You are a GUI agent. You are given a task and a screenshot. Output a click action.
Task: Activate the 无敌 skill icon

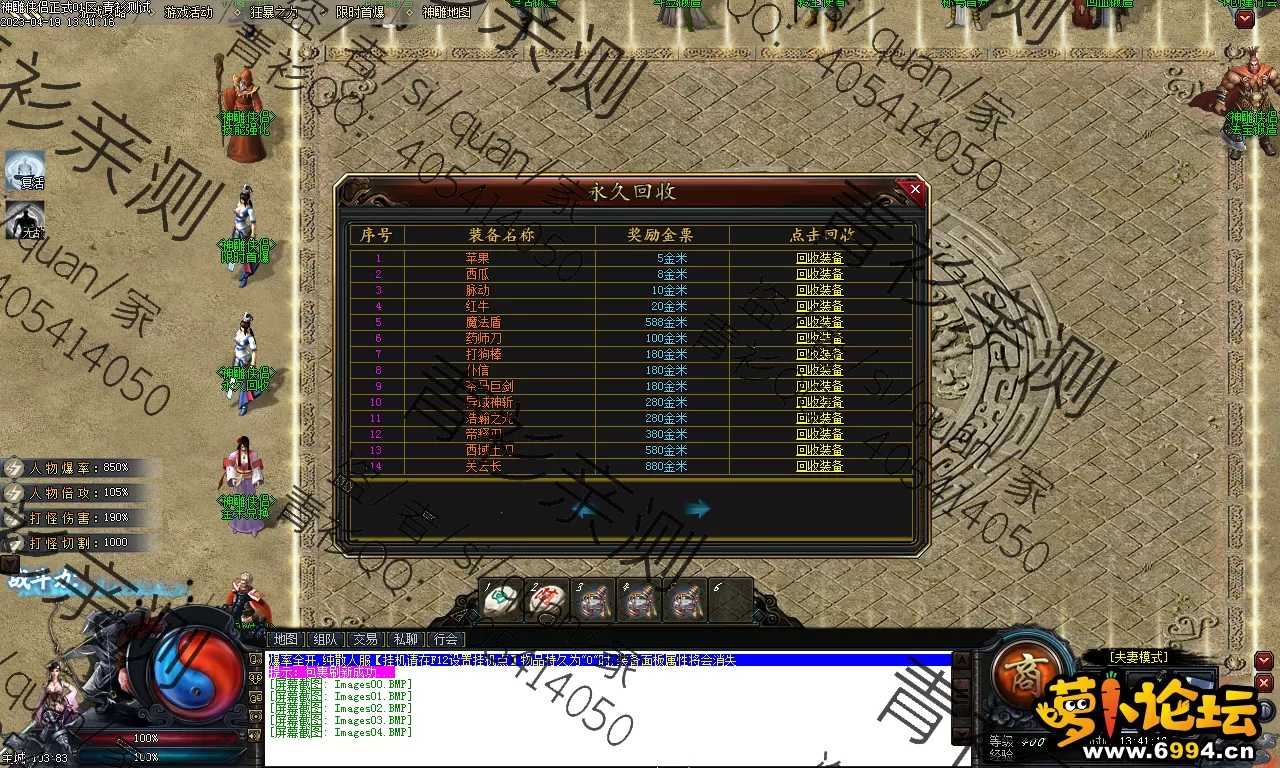tap(26, 221)
